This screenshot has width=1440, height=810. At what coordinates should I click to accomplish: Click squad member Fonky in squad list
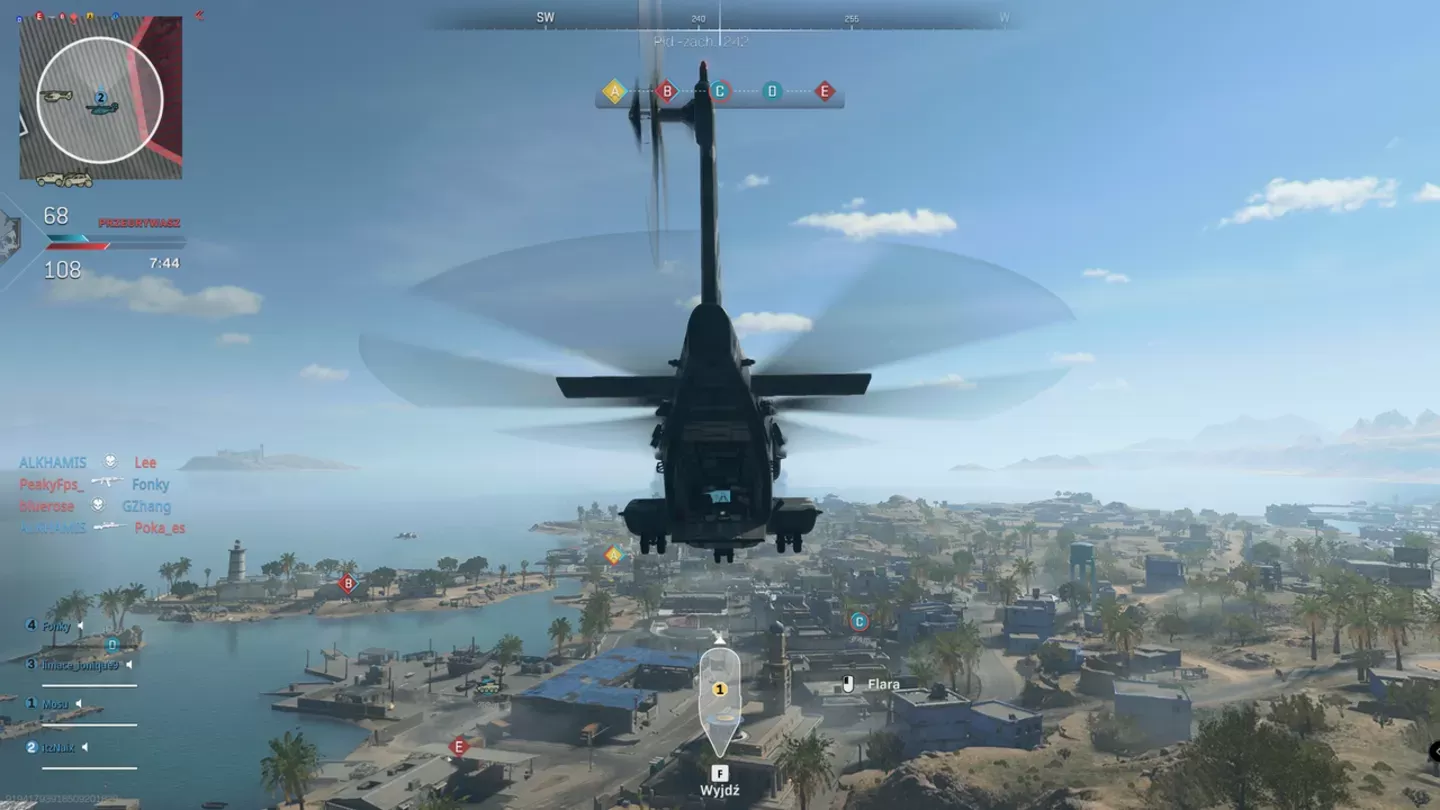coord(56,626)
